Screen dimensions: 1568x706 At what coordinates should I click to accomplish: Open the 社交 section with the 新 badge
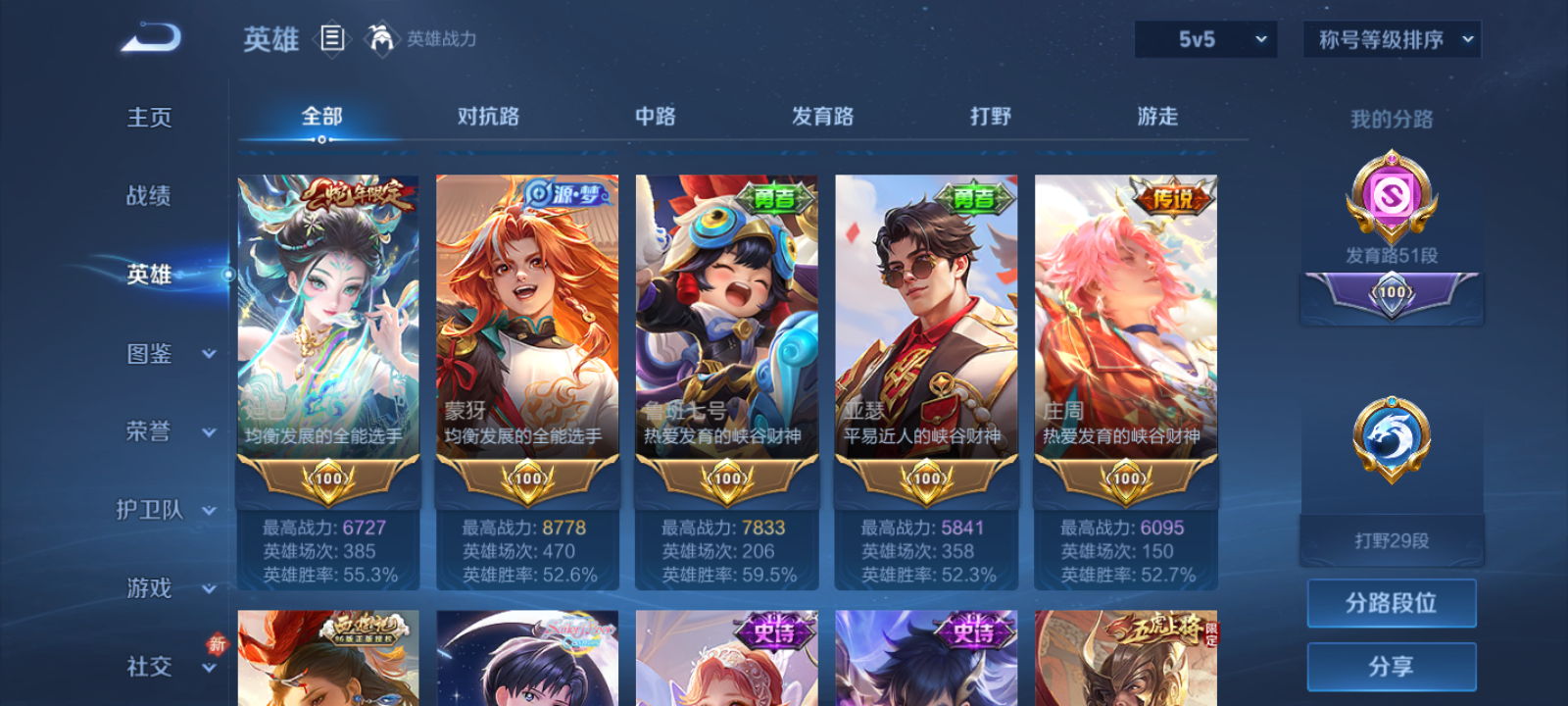point(148,667)
